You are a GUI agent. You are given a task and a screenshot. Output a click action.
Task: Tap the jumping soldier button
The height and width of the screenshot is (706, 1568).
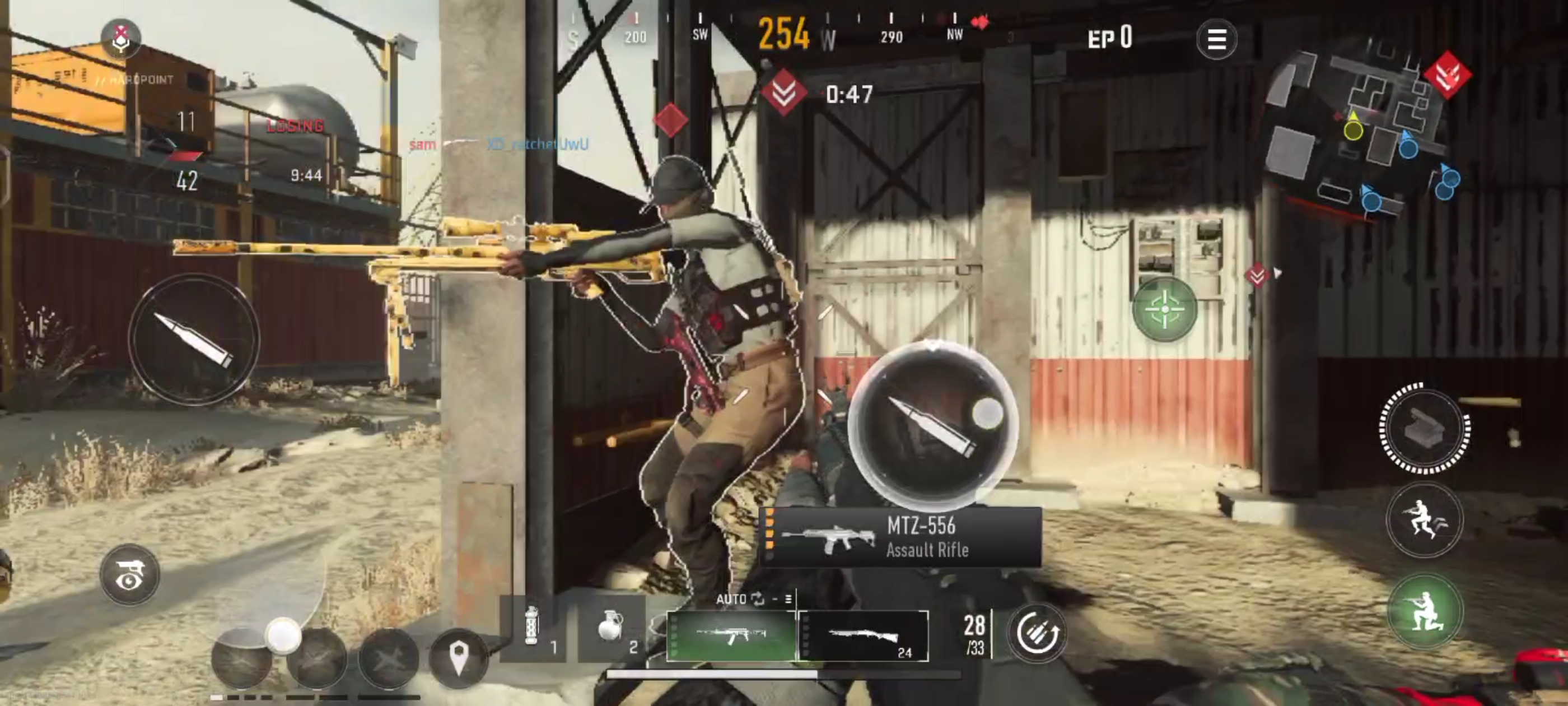click(x=1424, y=519)
